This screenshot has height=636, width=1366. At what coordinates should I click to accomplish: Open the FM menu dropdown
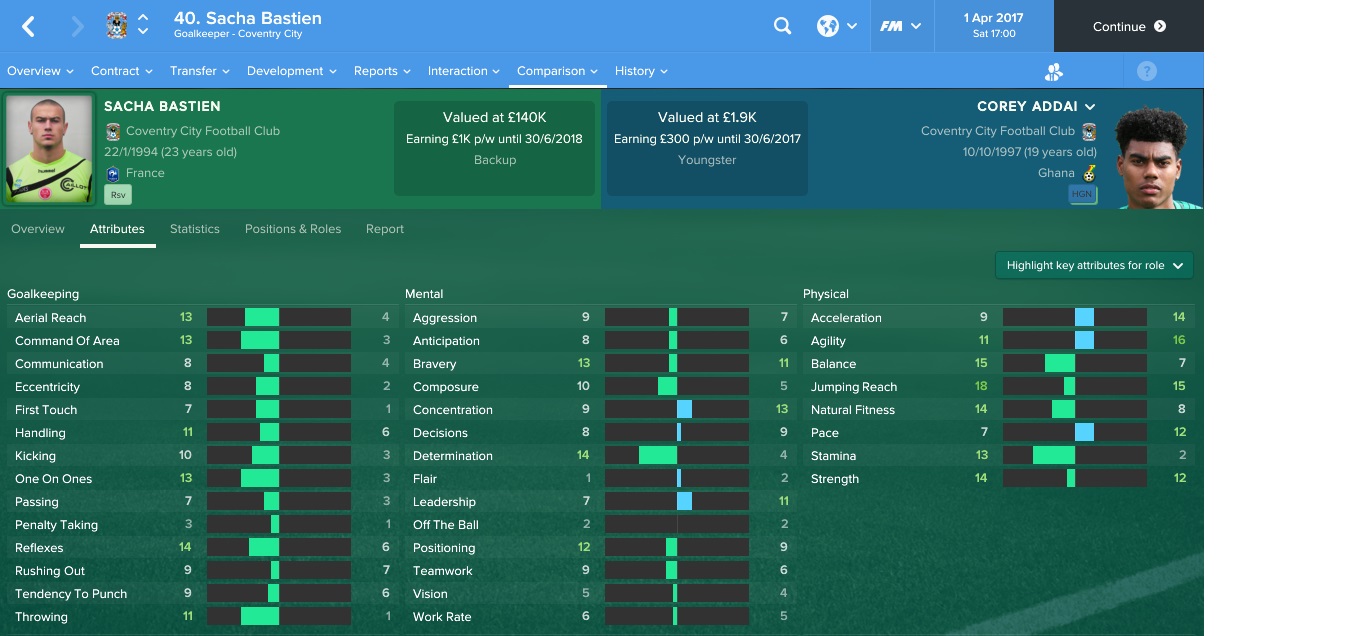(x=900, y=27)
